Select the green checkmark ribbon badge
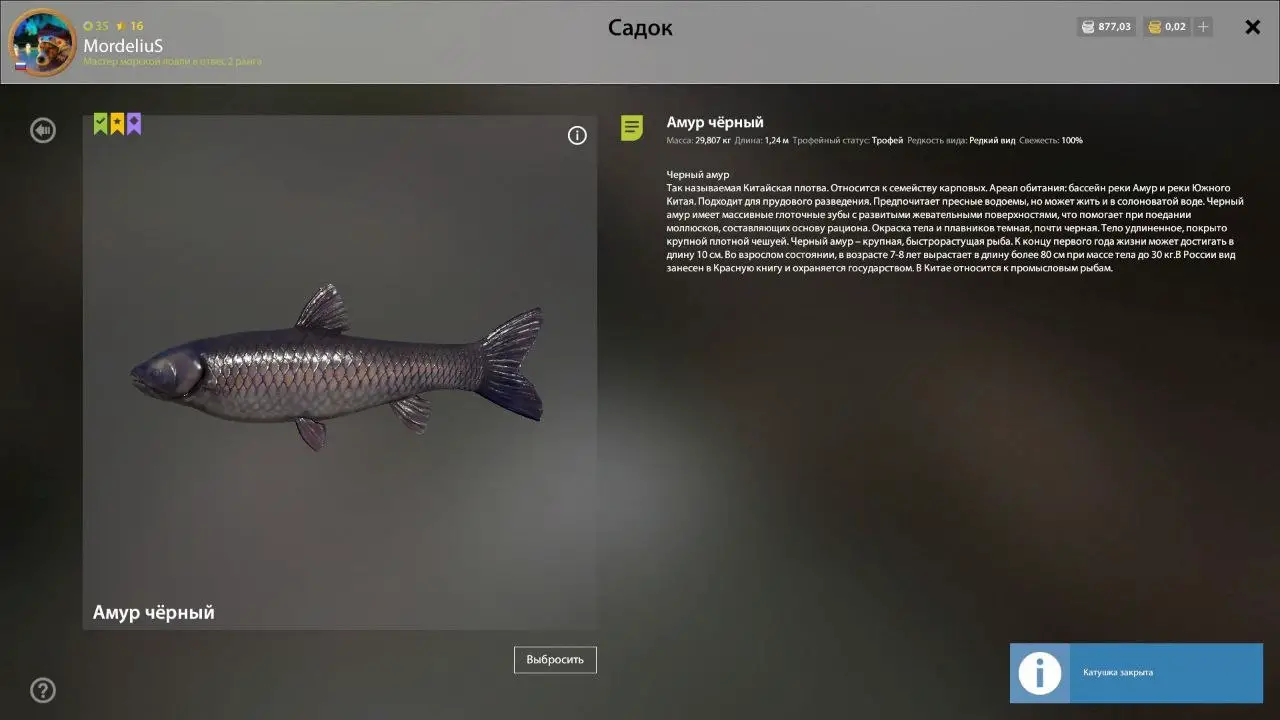Screen dimensions: 1280x720 coord(100,124)
